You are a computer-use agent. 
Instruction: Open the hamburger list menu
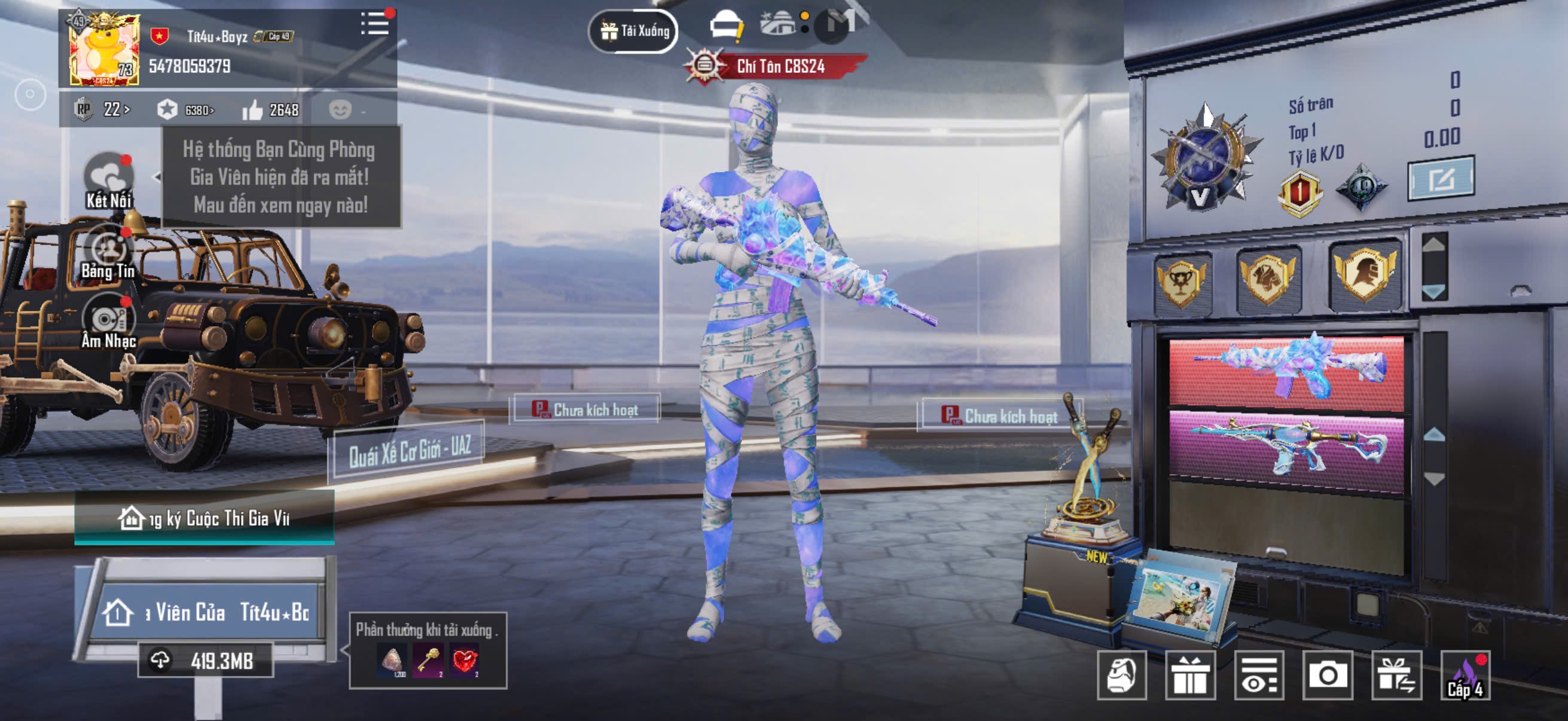pyautogui.click(x=374, y=25)
